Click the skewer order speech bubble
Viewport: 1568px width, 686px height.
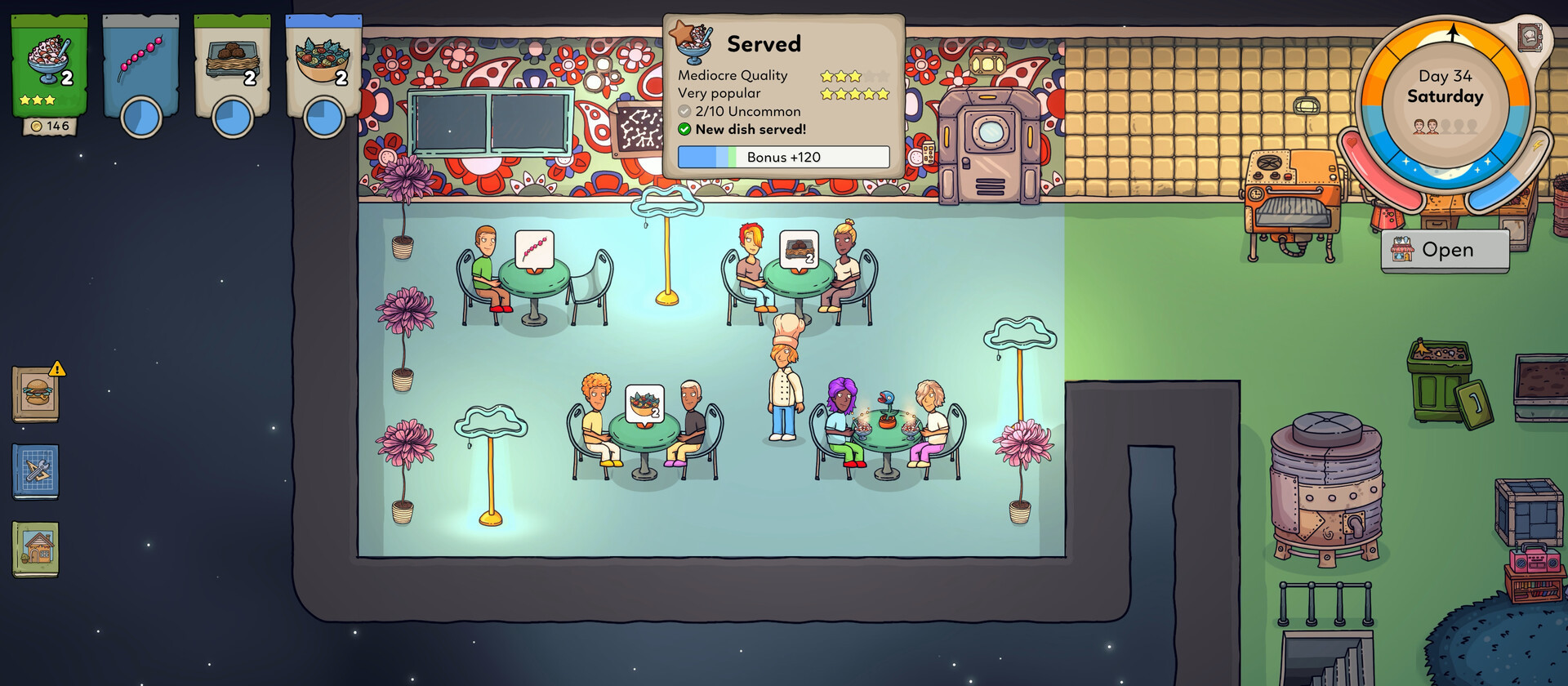click(535, 249)
